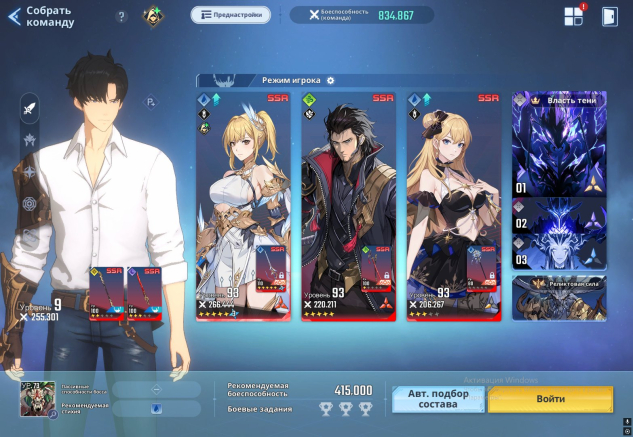Open Режим игрока settings gear
The height and width of the screenshot is (437, 633).
click(331, 80)
